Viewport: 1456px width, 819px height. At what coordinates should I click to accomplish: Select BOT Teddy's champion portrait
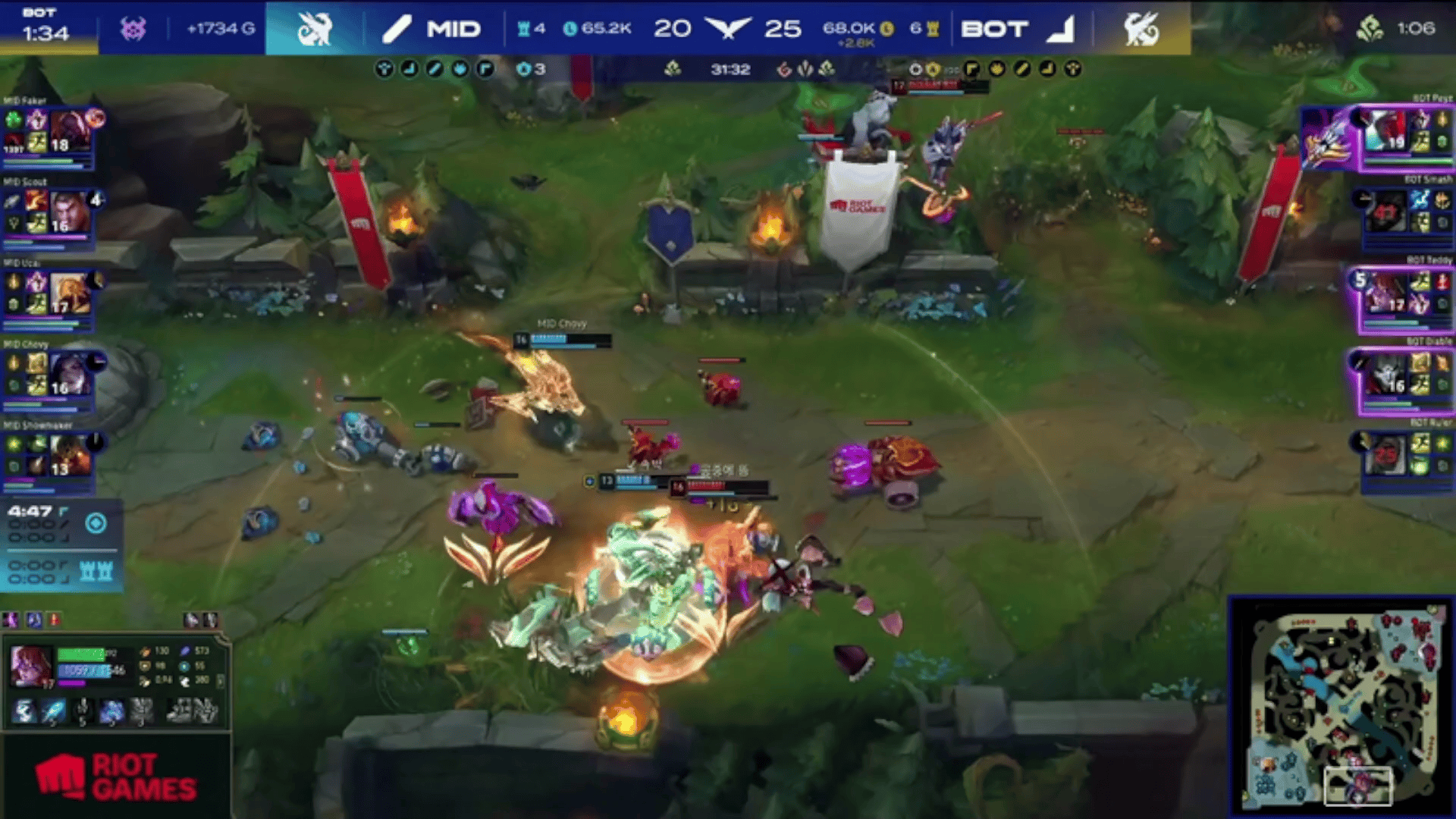(x=1385, y=293)
